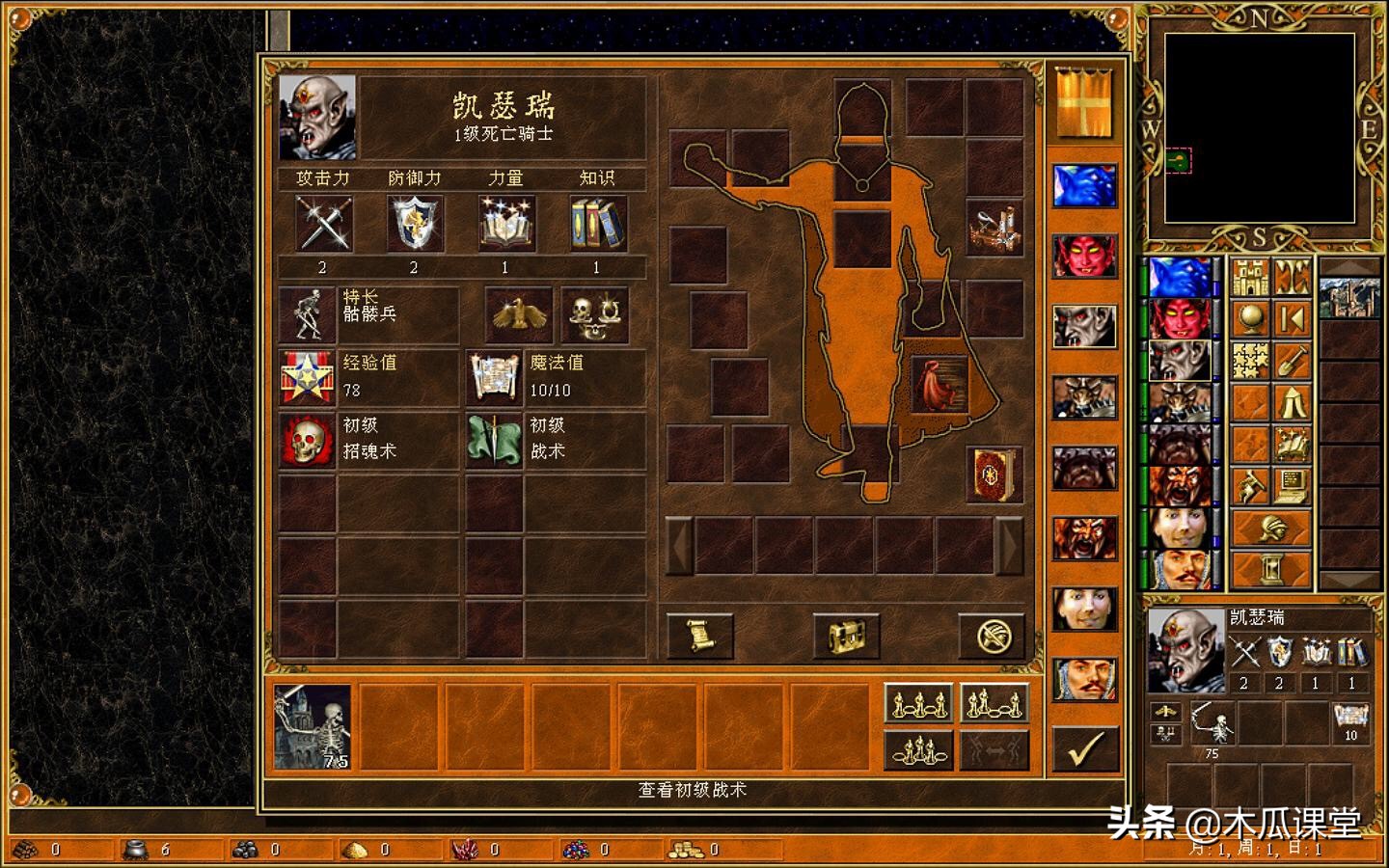Confirm and close with the checkmark button

(1085, 748)
